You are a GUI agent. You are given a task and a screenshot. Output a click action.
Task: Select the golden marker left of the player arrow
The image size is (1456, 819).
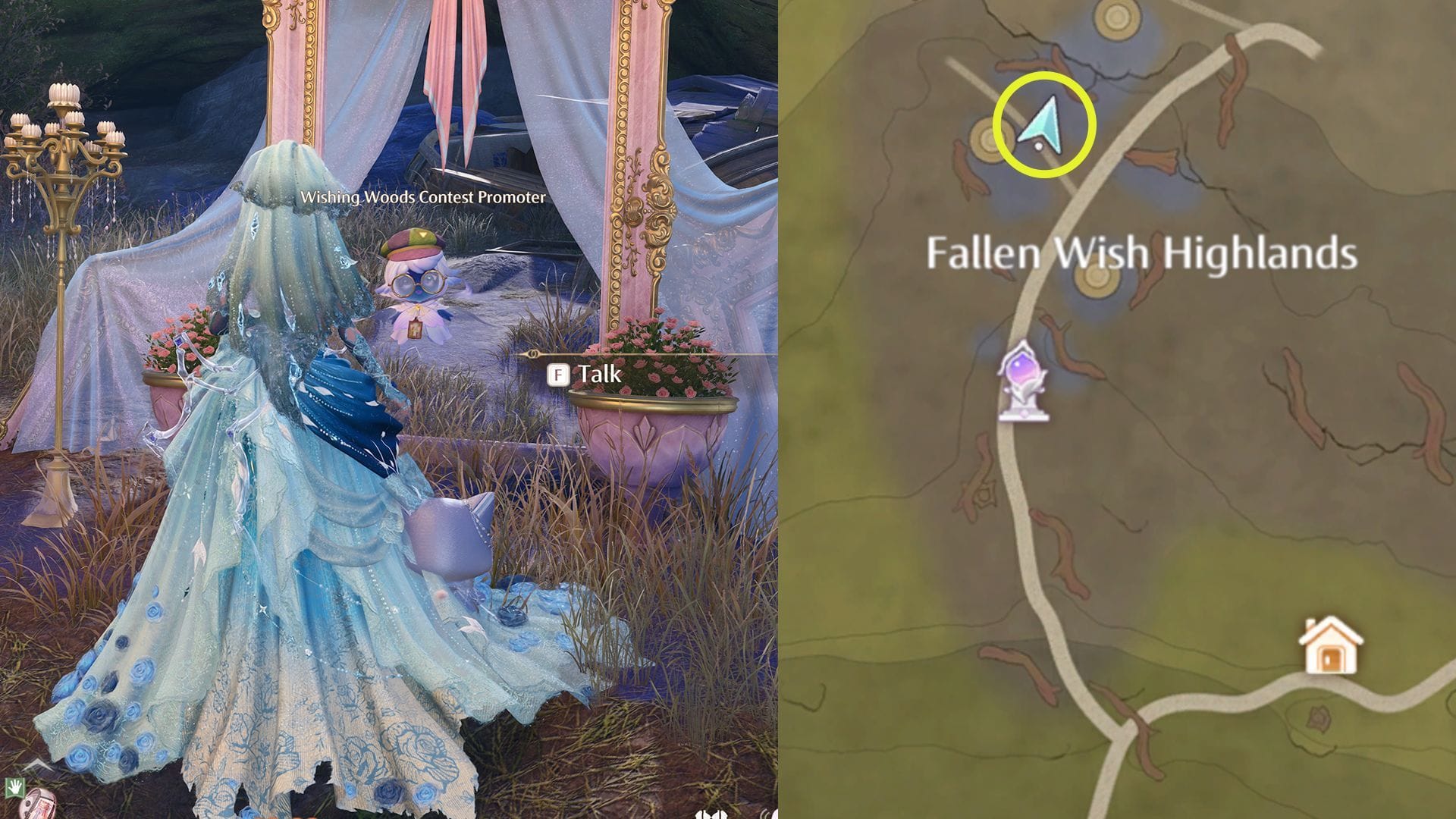coord(988,141)
